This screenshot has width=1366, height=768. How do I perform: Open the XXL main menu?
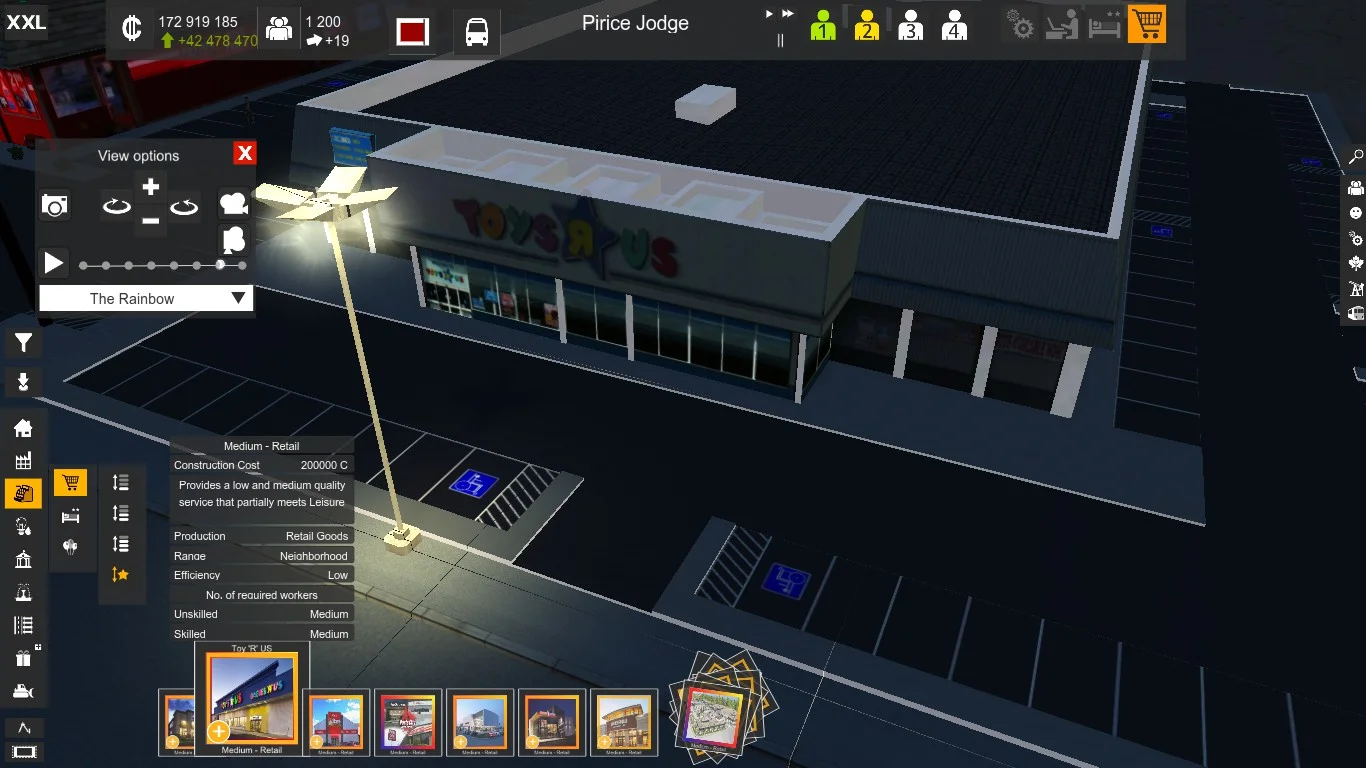pos(26,22)
